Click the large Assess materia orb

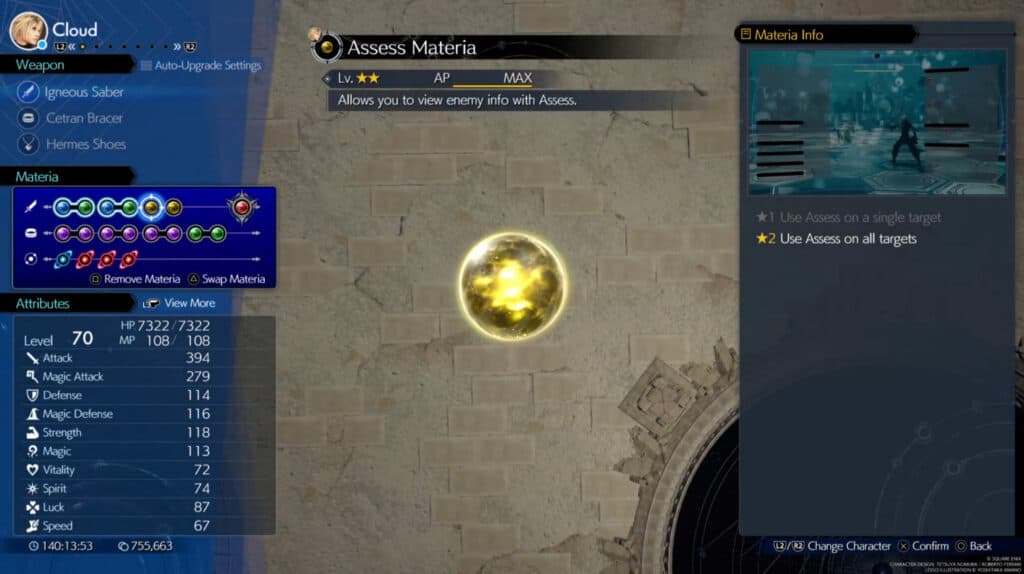513,285
